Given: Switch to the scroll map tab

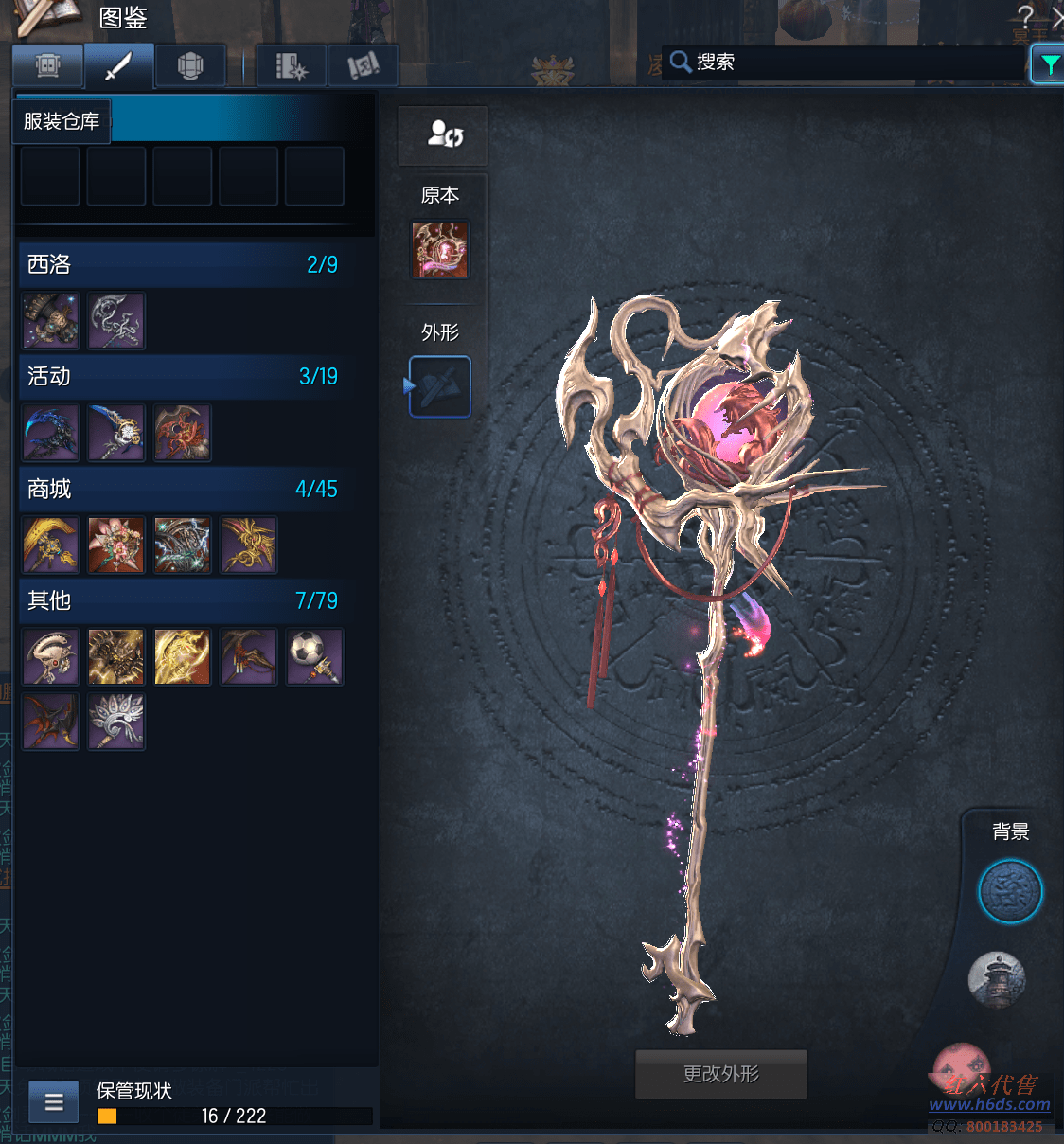Looking at the screenshot, I should pos(363,66).
